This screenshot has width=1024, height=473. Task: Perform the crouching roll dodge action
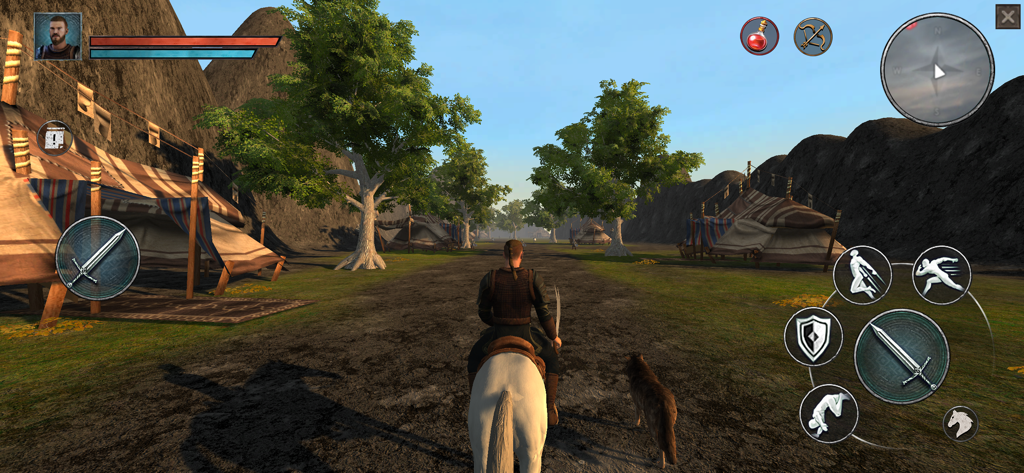[829, 413]
